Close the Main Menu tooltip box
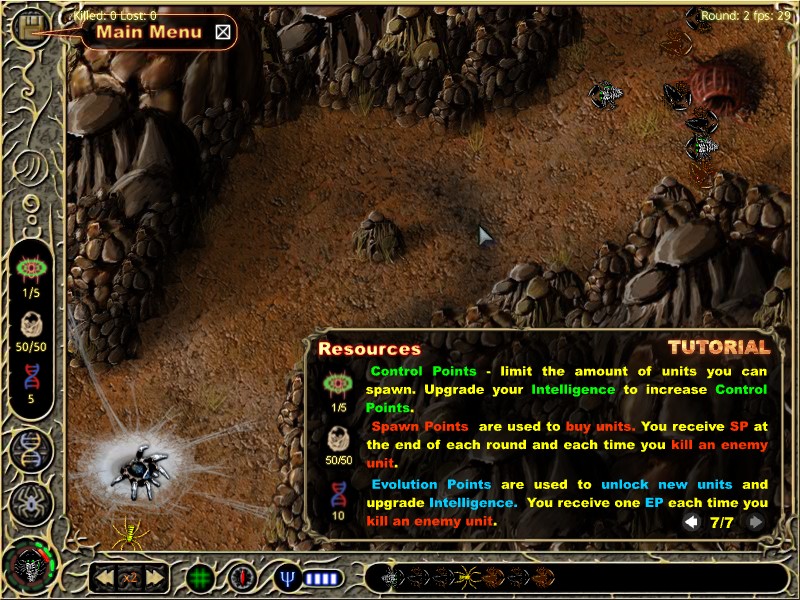 coord(223,32)
